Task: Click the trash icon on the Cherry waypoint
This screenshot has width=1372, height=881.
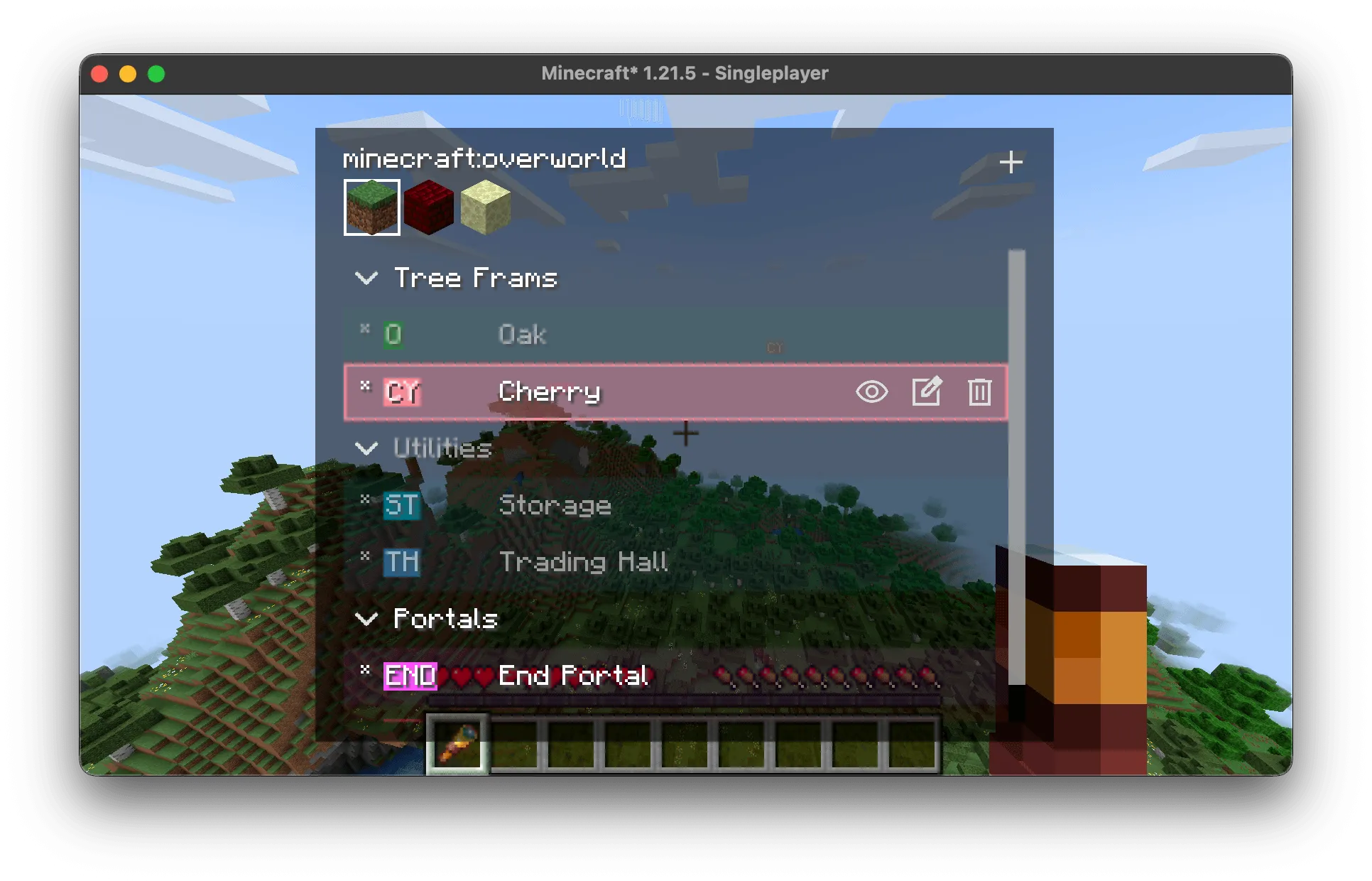Action: [980, 392]
